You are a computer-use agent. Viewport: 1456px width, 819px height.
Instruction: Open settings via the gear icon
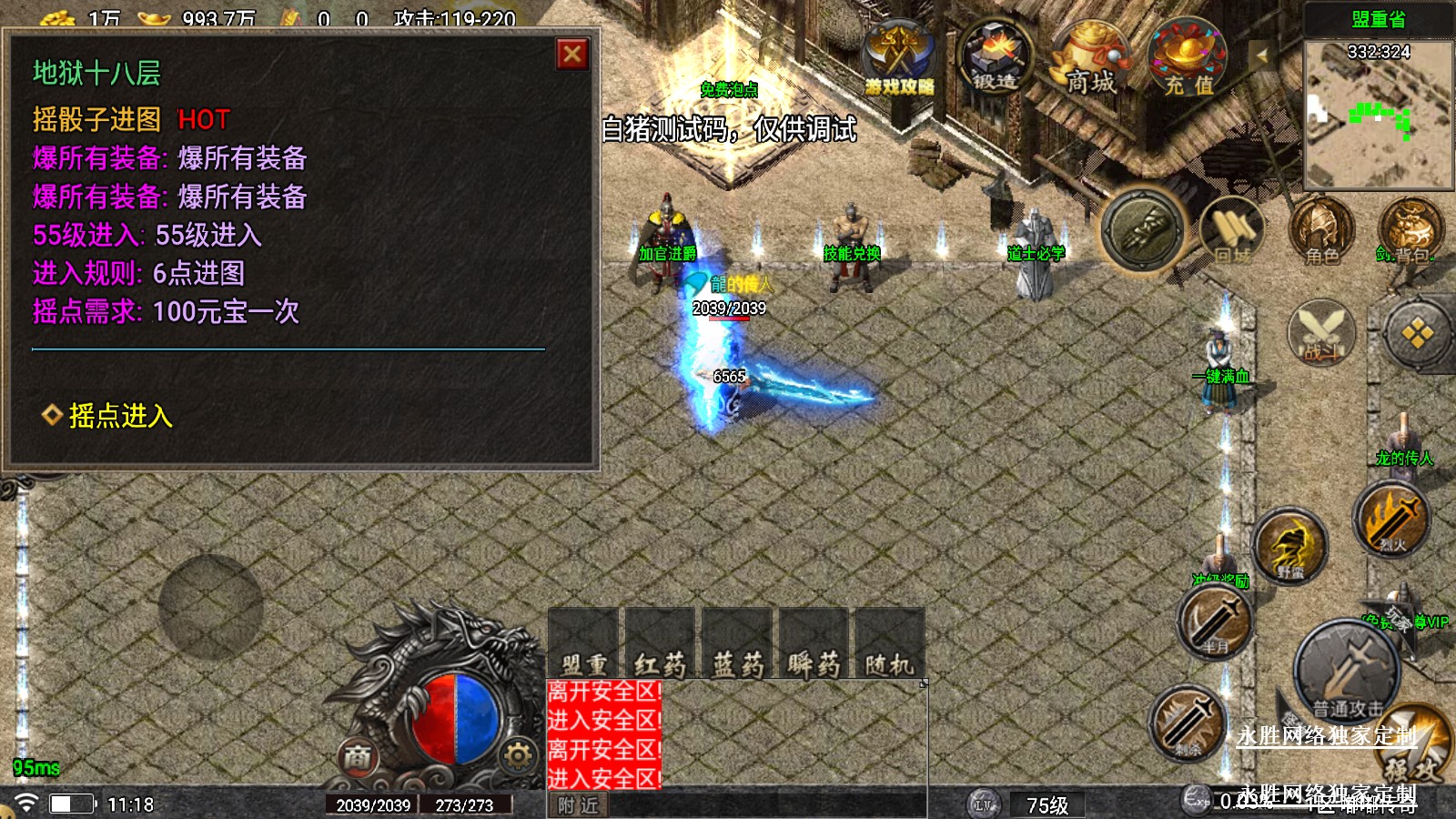tap(518, 755)
